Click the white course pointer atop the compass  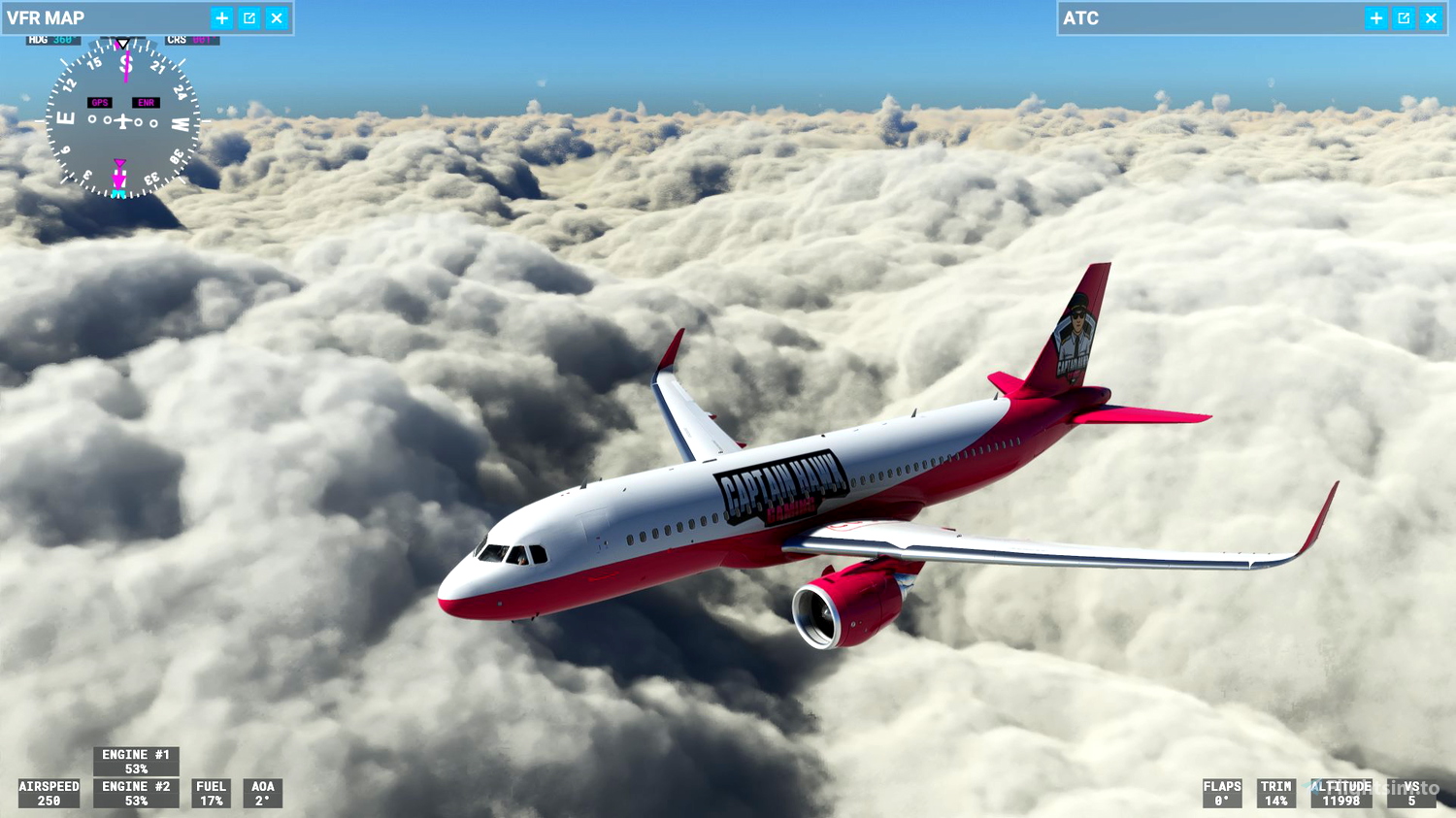coord(122,44)
